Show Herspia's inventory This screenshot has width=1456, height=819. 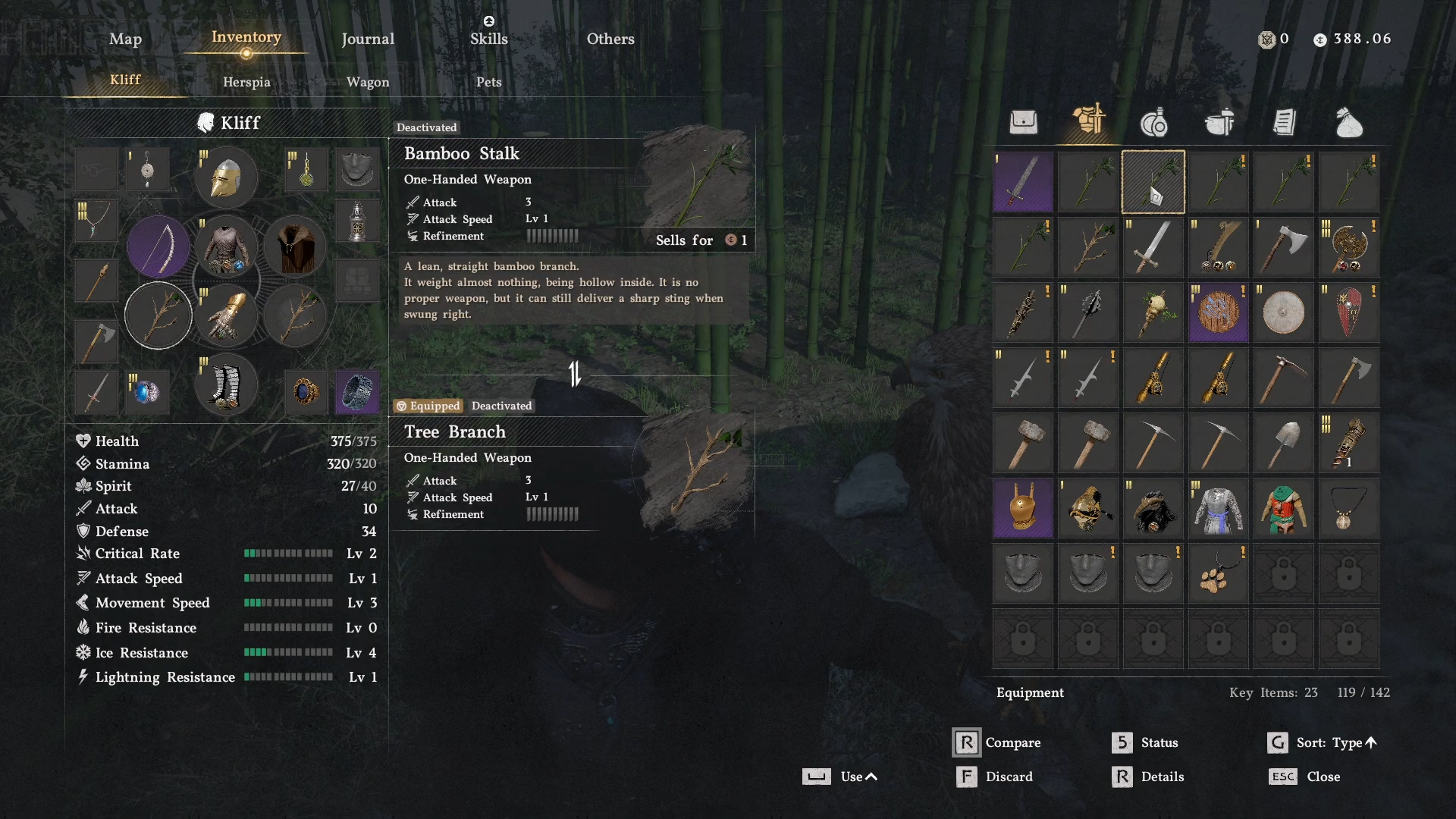[x=246, y=82]
